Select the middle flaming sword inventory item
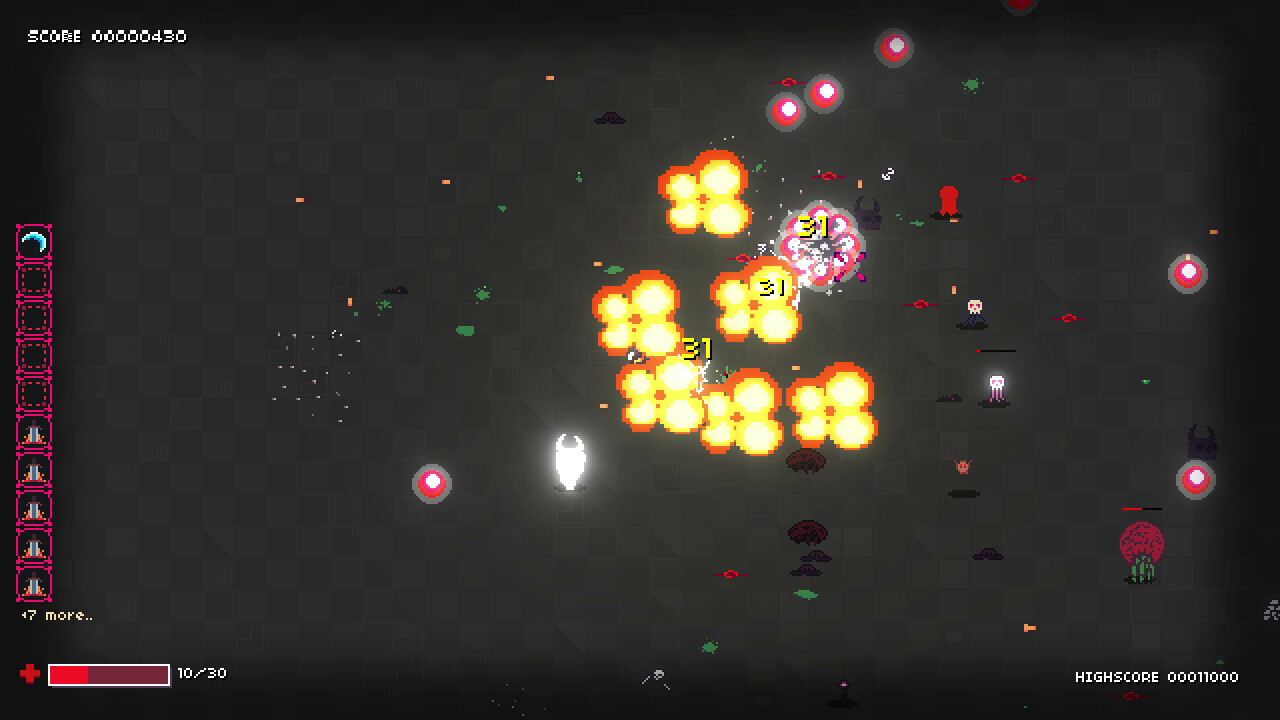 click(x=33, y=508)
